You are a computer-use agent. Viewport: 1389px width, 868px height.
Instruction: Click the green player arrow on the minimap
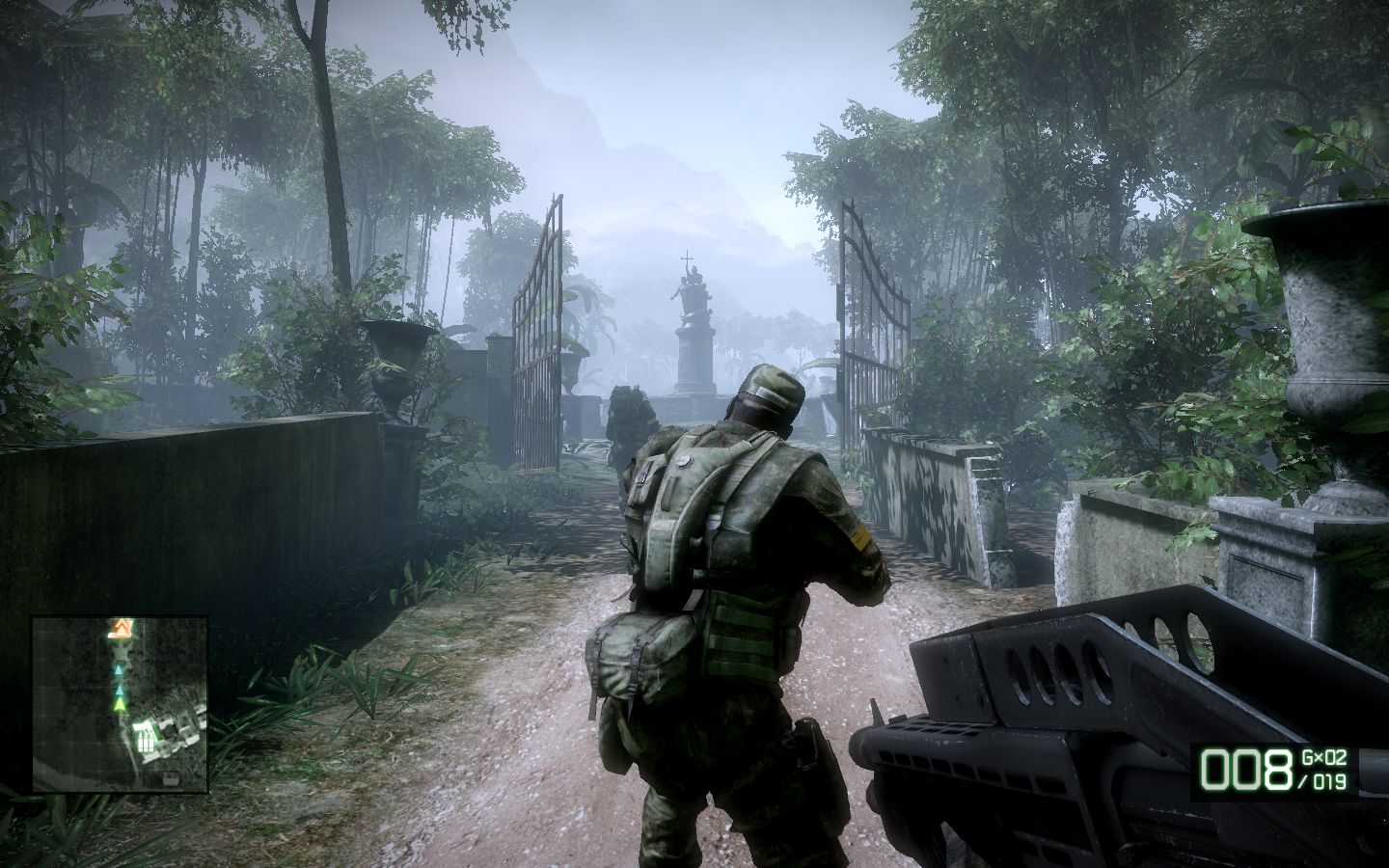click(x=120, y=705)
